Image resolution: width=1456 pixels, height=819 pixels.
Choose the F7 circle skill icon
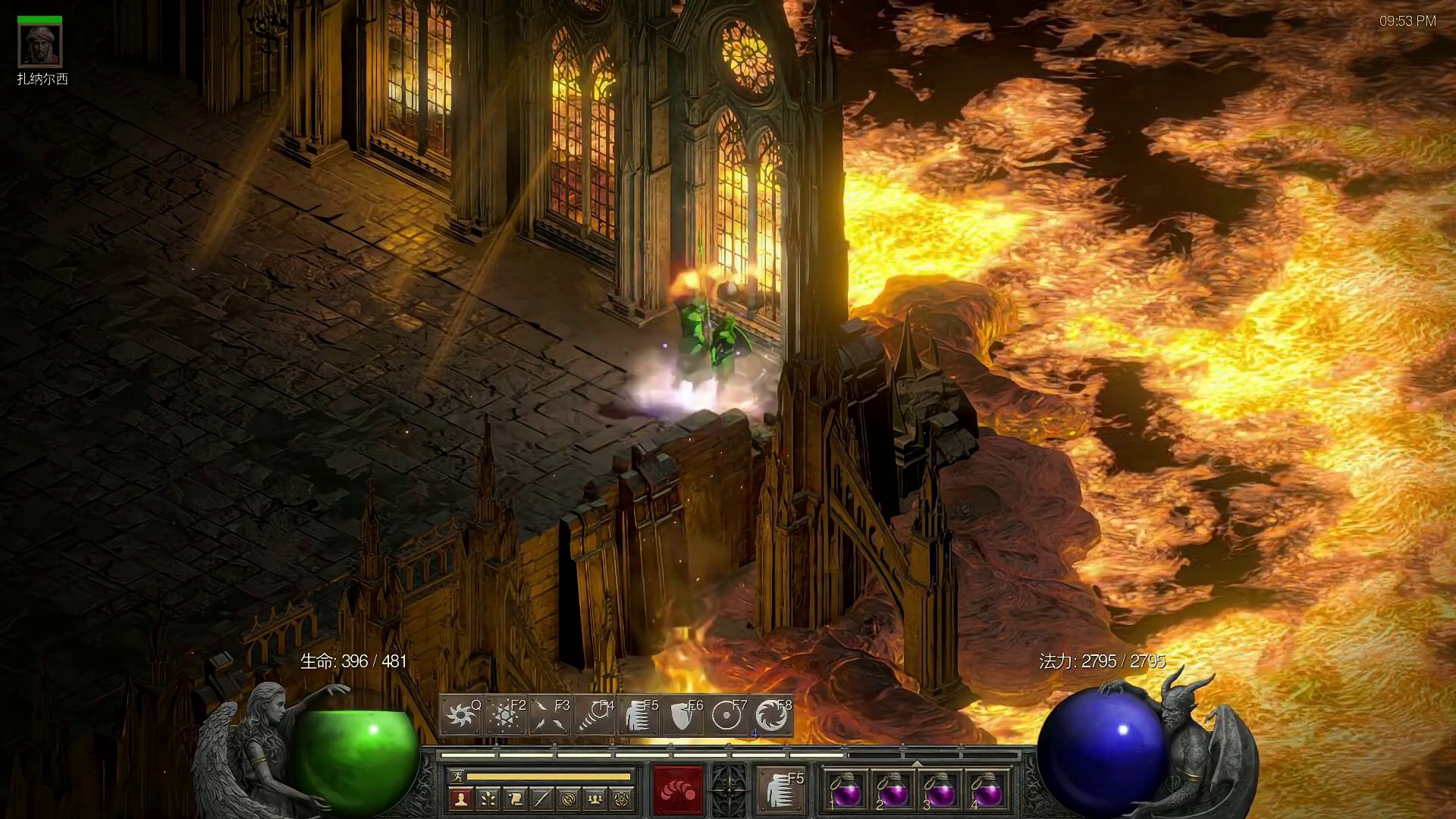(727, 715)
